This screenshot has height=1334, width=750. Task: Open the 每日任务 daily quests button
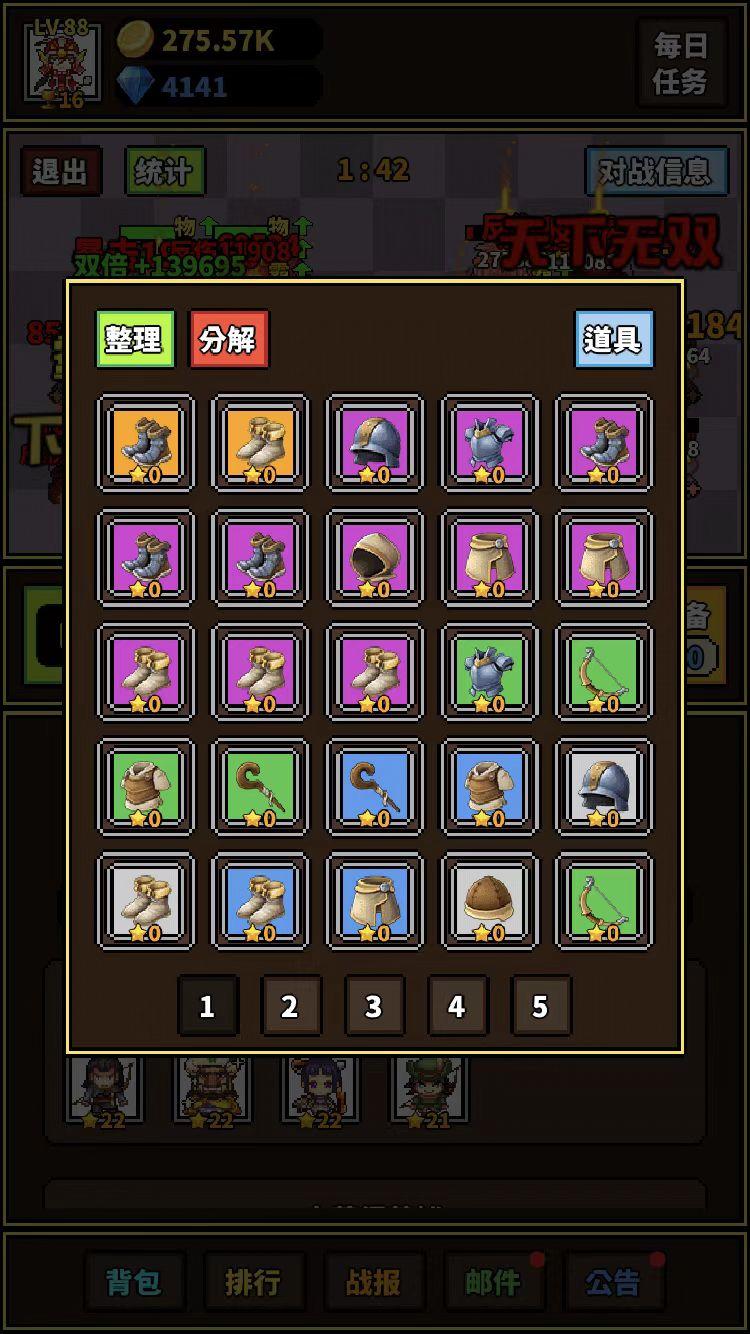click(x=680, y=63)
